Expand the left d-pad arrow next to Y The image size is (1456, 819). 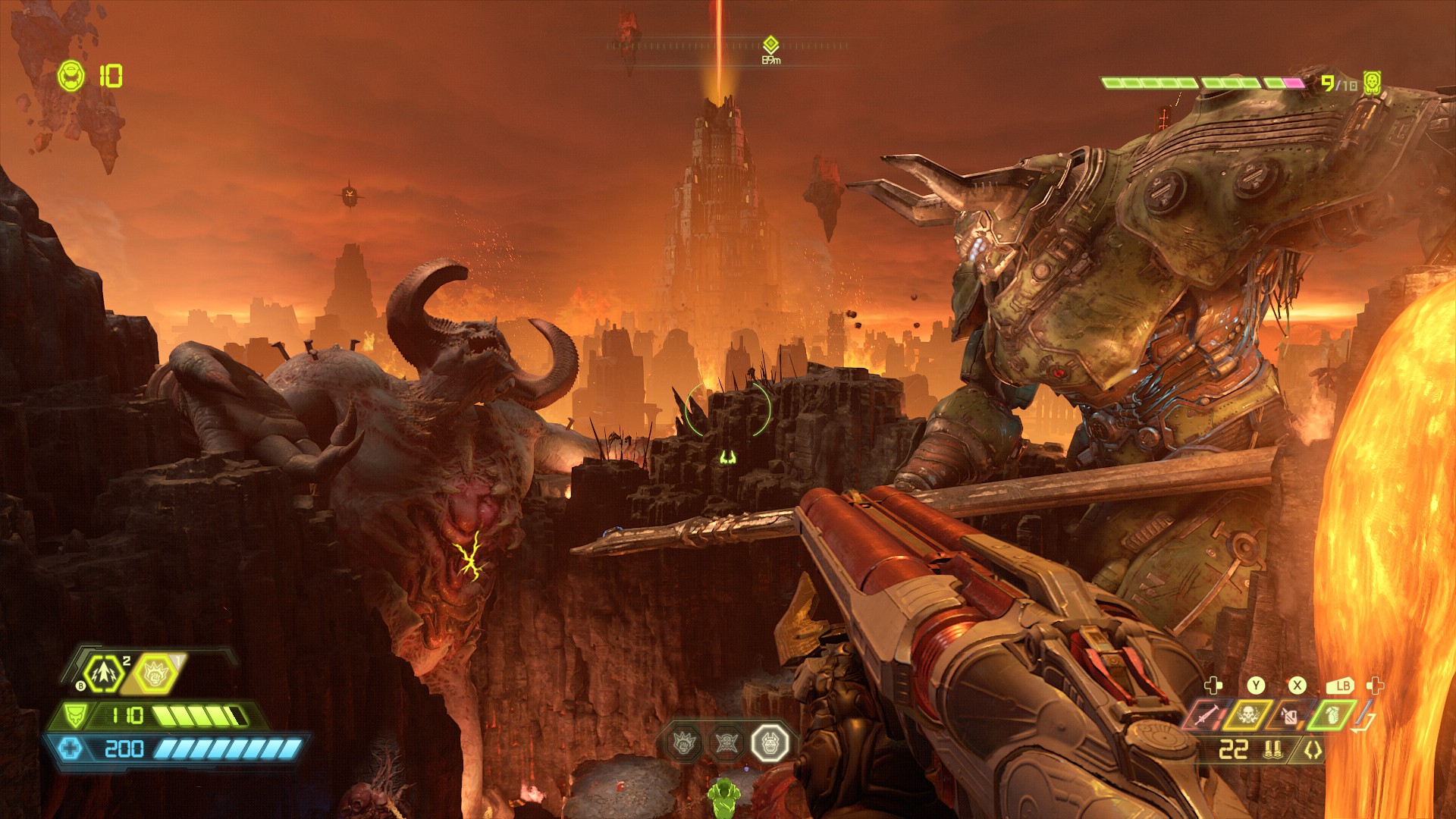1213,686
